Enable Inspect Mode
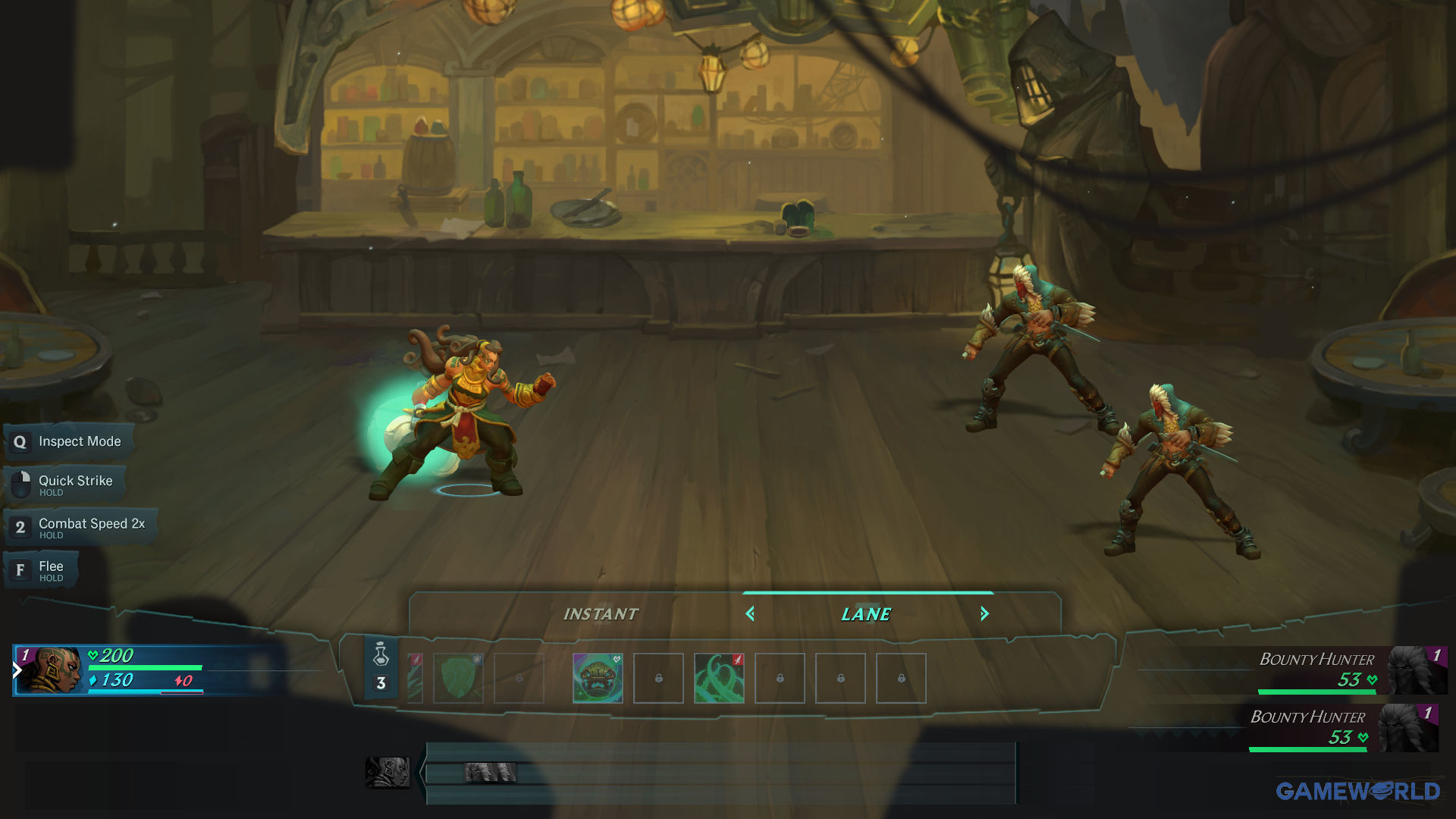The width and height of the screenshot is (1456, 819). click(69, 441)
